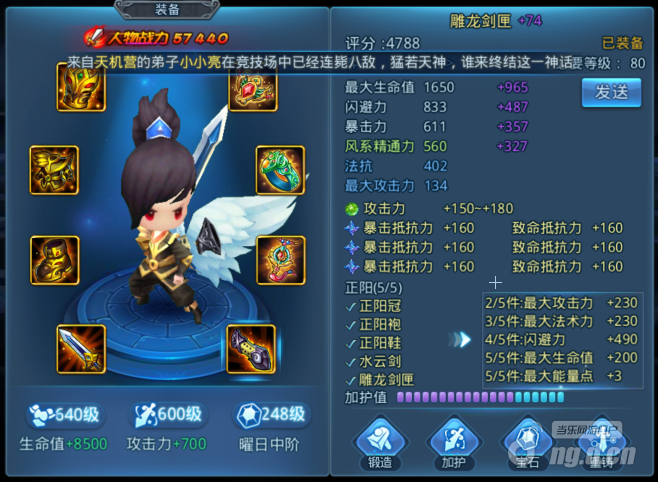Select the 雕龙剑匣 sword case slot

pos(251,349)
